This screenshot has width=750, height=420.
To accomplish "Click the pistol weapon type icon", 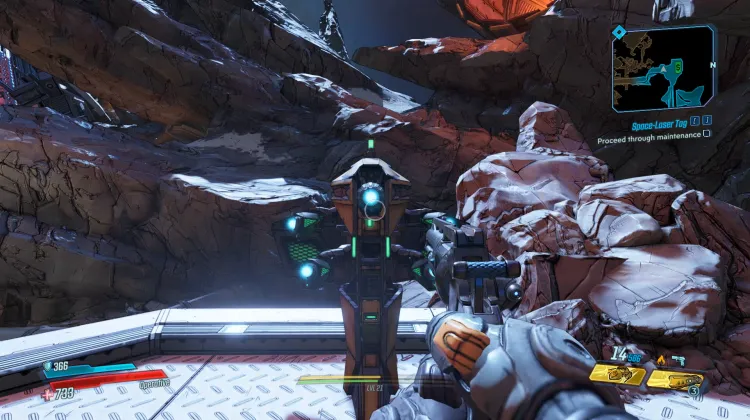I will (677, 358).
